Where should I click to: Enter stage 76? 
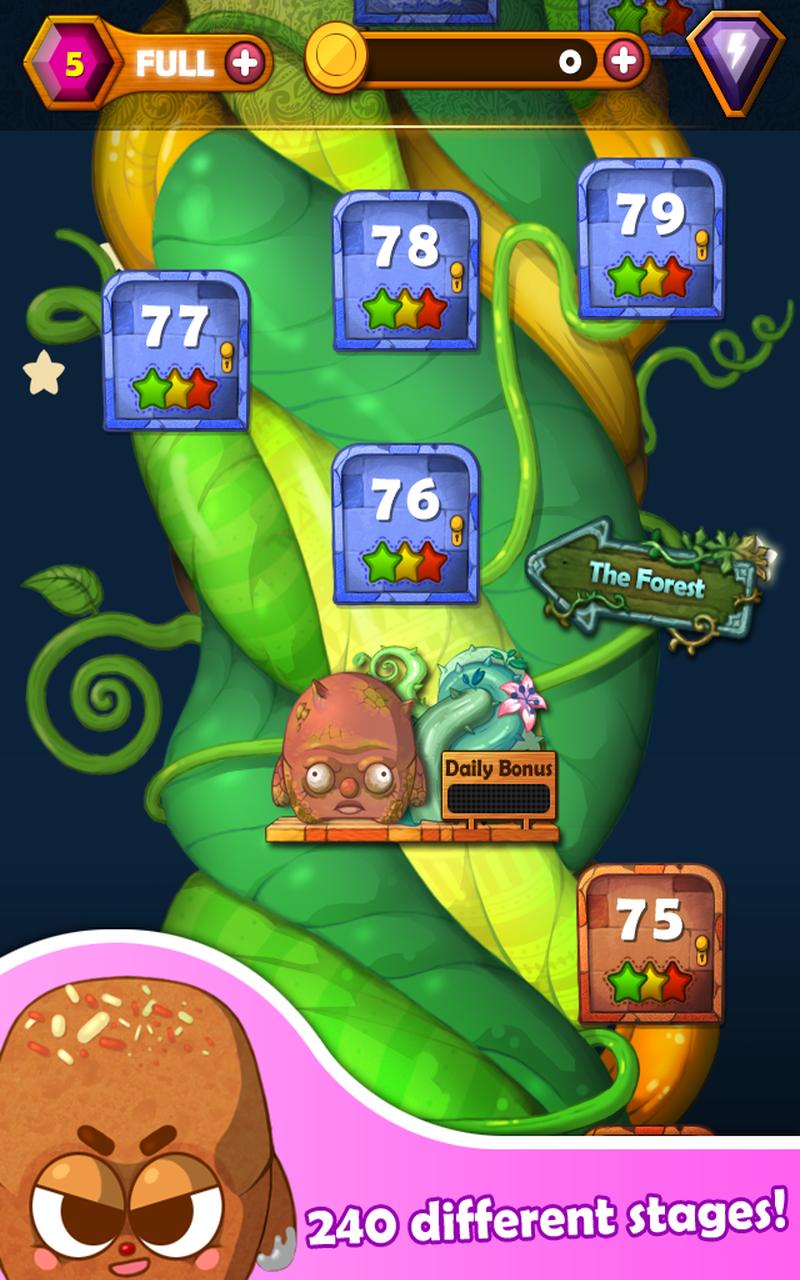click(405, 523)
